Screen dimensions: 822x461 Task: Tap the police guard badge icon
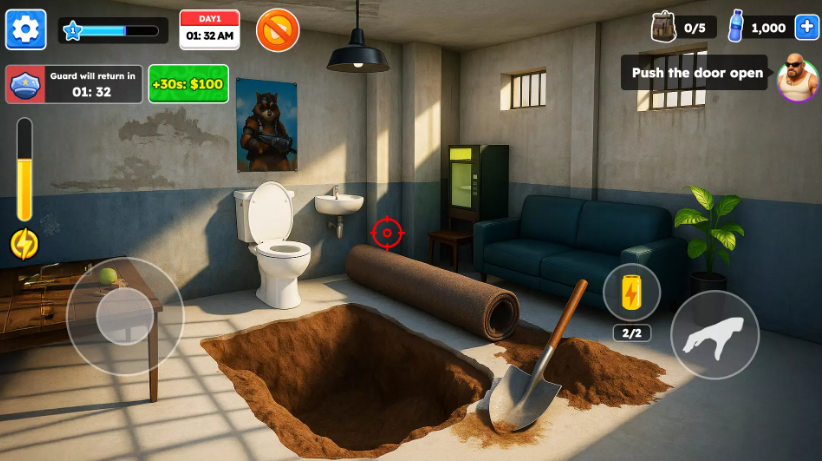(x=25, y=85)
